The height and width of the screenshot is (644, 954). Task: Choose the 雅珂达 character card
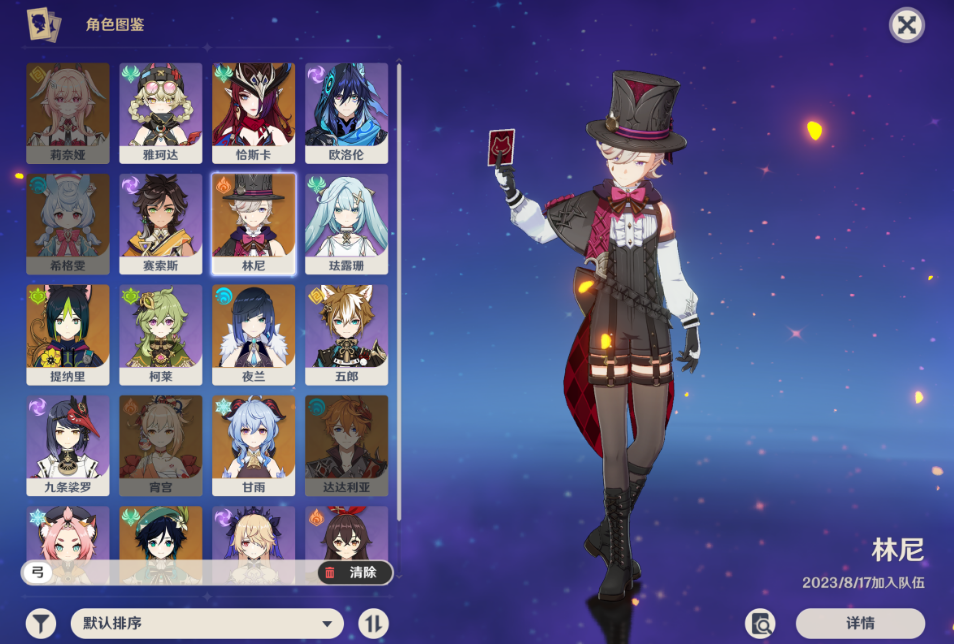(x=161, y=113)
